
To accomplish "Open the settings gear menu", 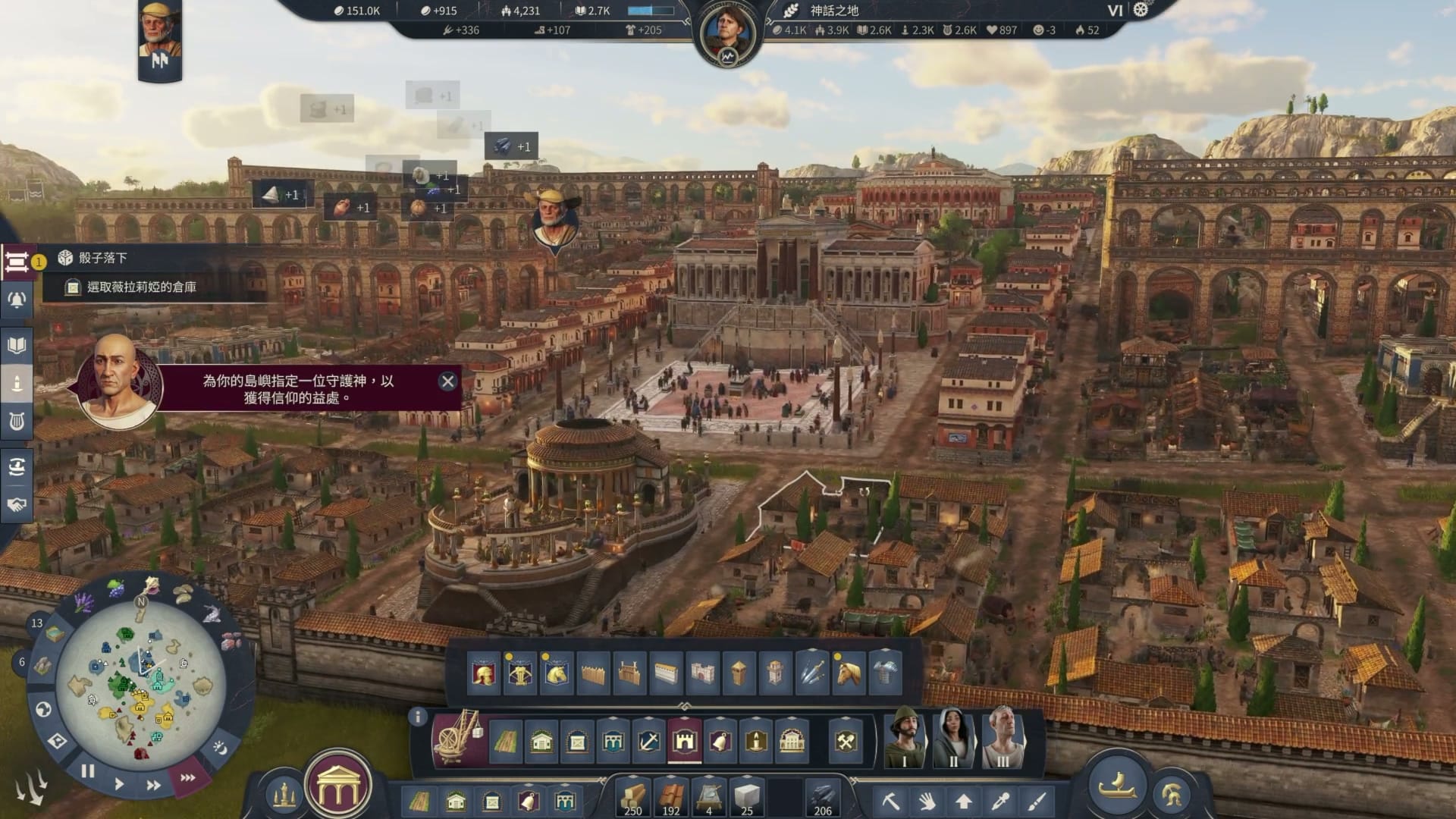I will coord(1141,10).
